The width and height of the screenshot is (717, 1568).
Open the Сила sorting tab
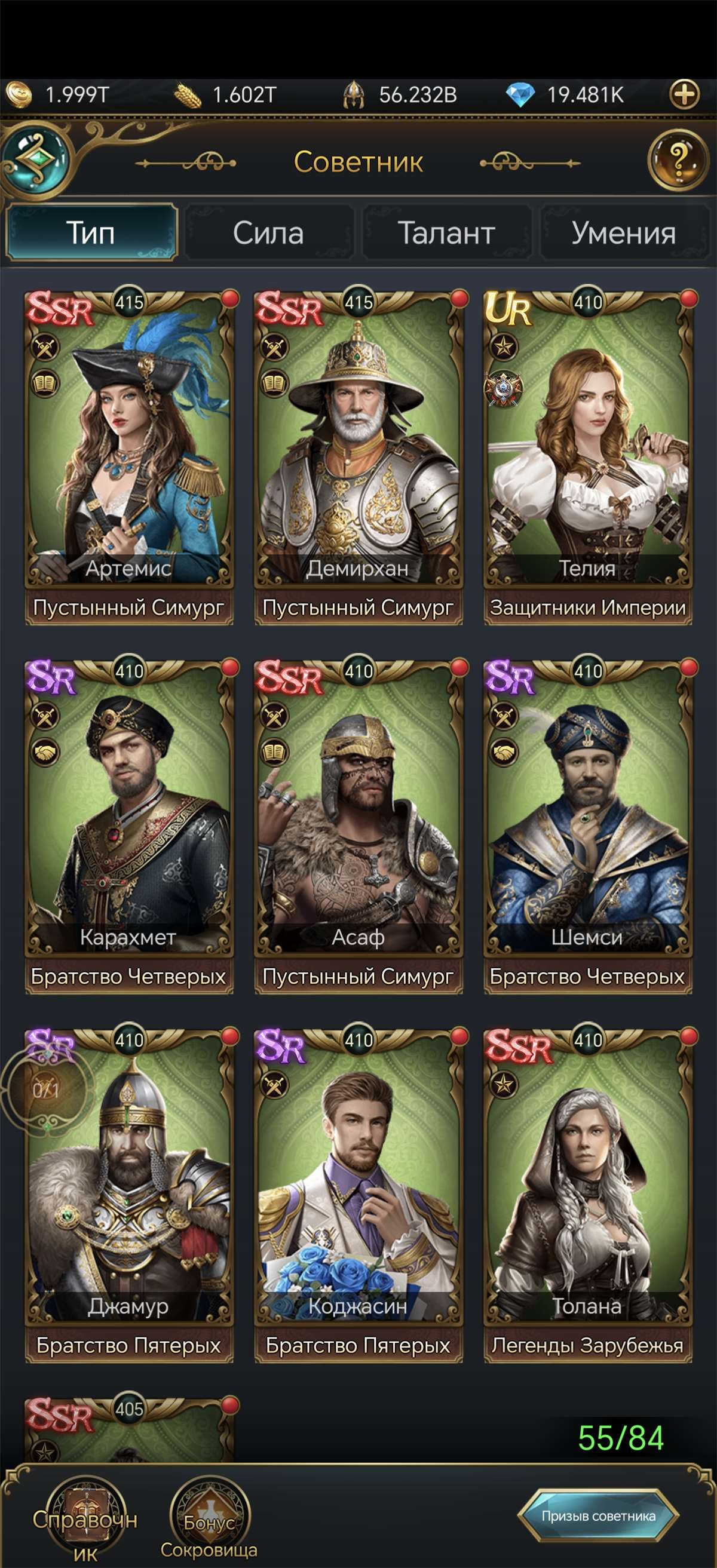(x=268, y=233)
